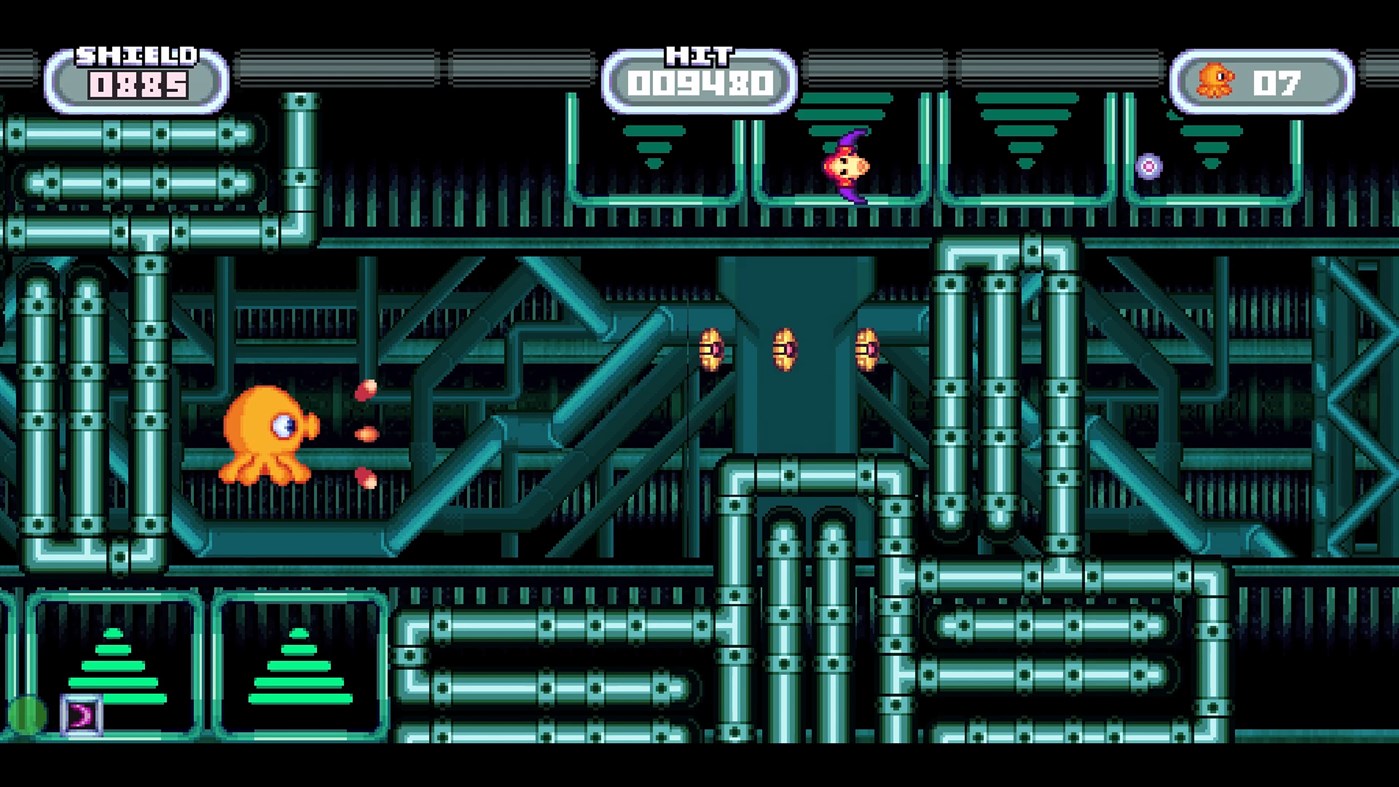The image size is (1399, 787).
Task: Click the middle red projectile
Action: point(365,435)
